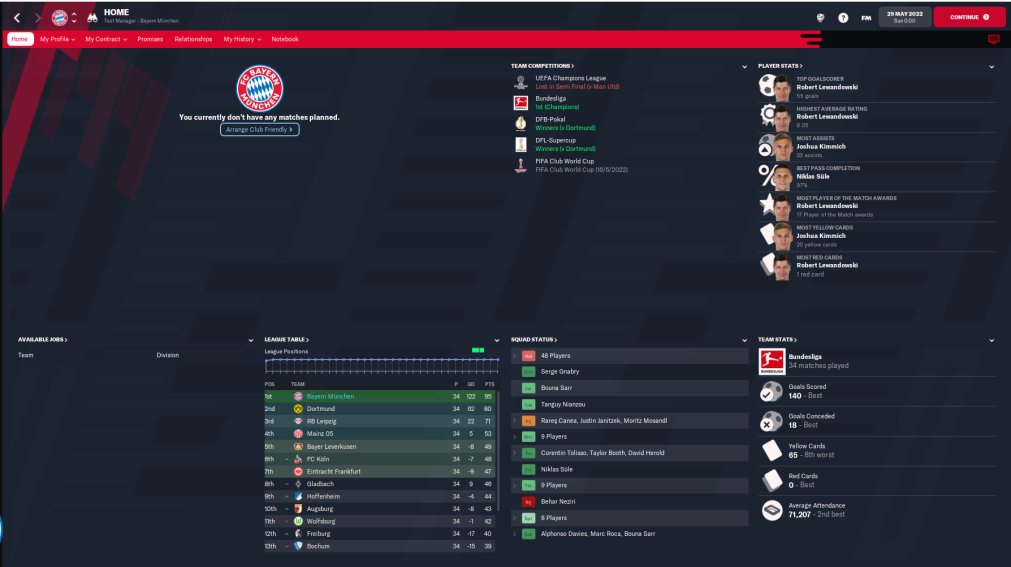Screen dimensions: 1011x567
Task: Go back with the left arrow
Action: coord(17,17)
